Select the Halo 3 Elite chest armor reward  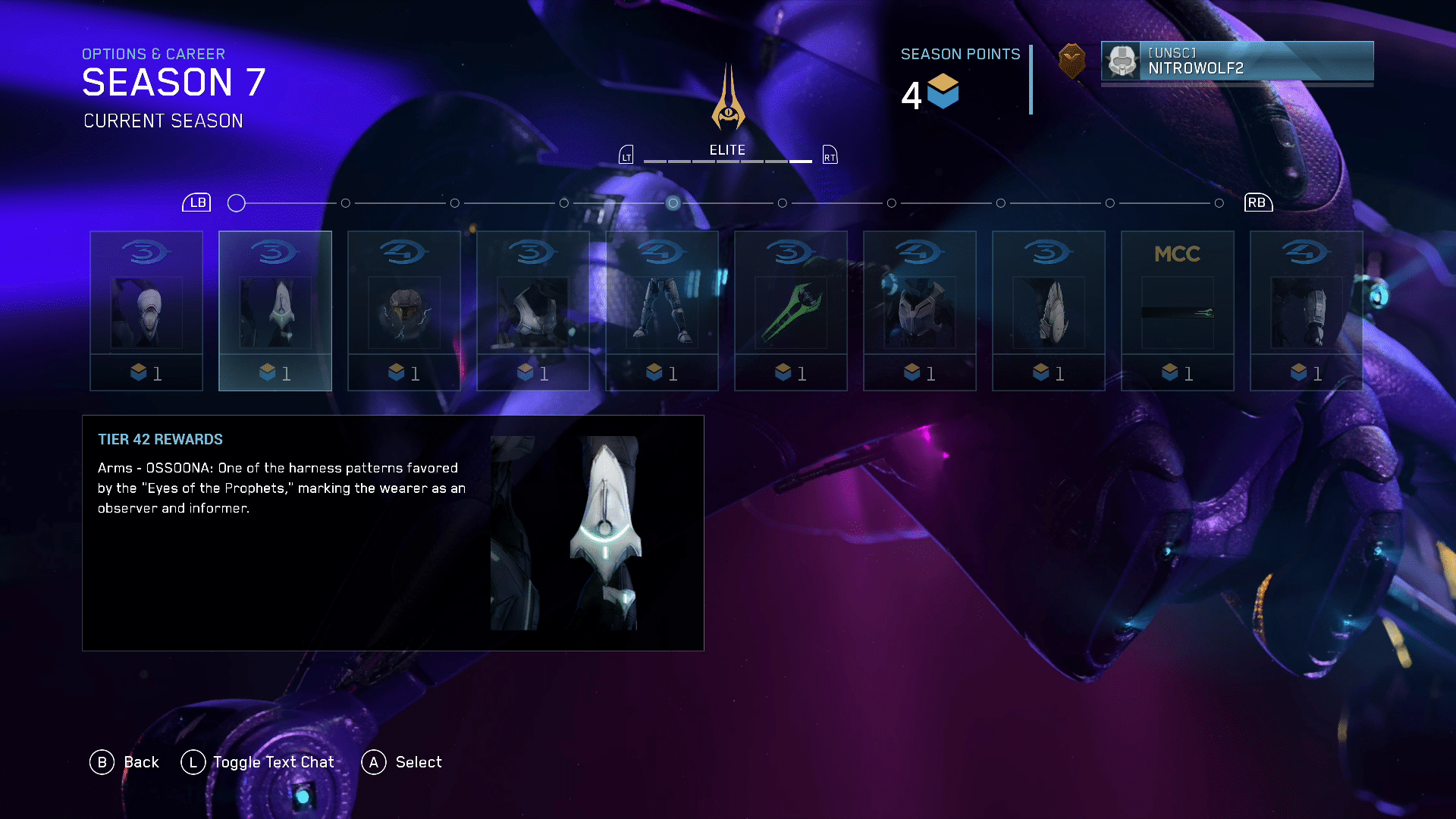[533, 310]
